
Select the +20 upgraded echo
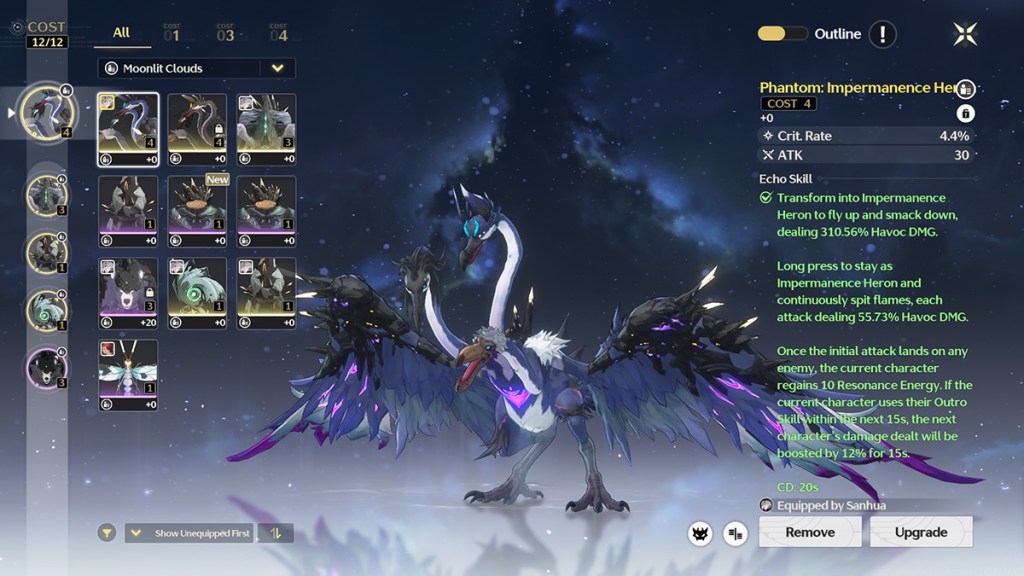coord(128,293)
